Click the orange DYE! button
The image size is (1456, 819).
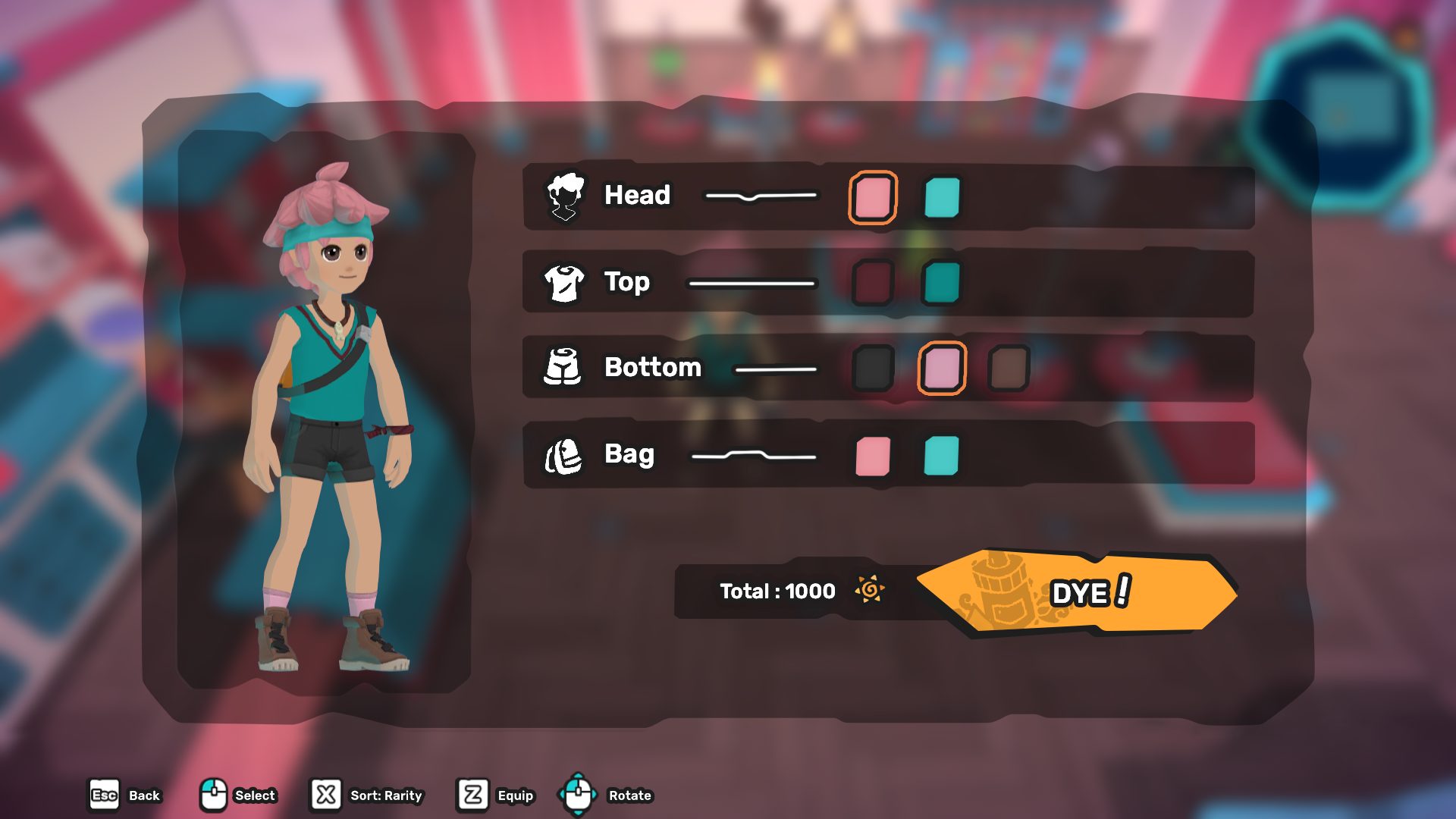(x=1077, y=592)
